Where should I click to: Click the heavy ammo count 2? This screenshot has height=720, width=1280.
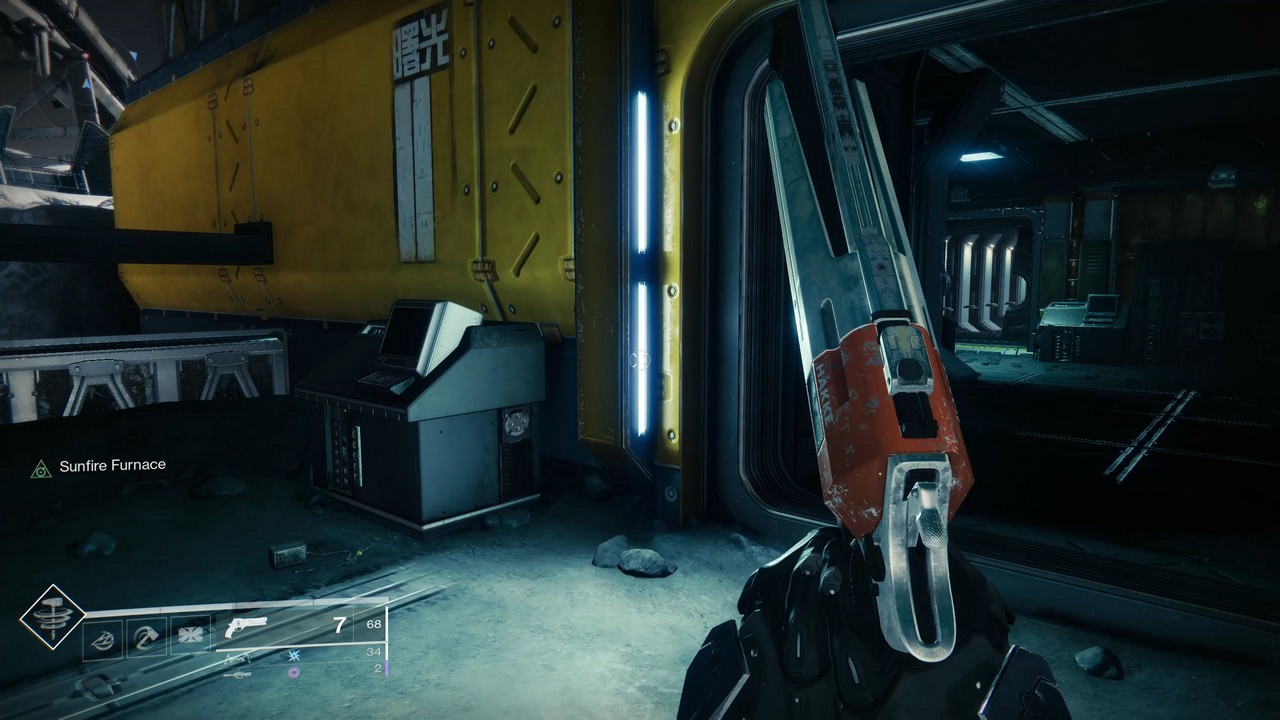click(x=378, y=667)
